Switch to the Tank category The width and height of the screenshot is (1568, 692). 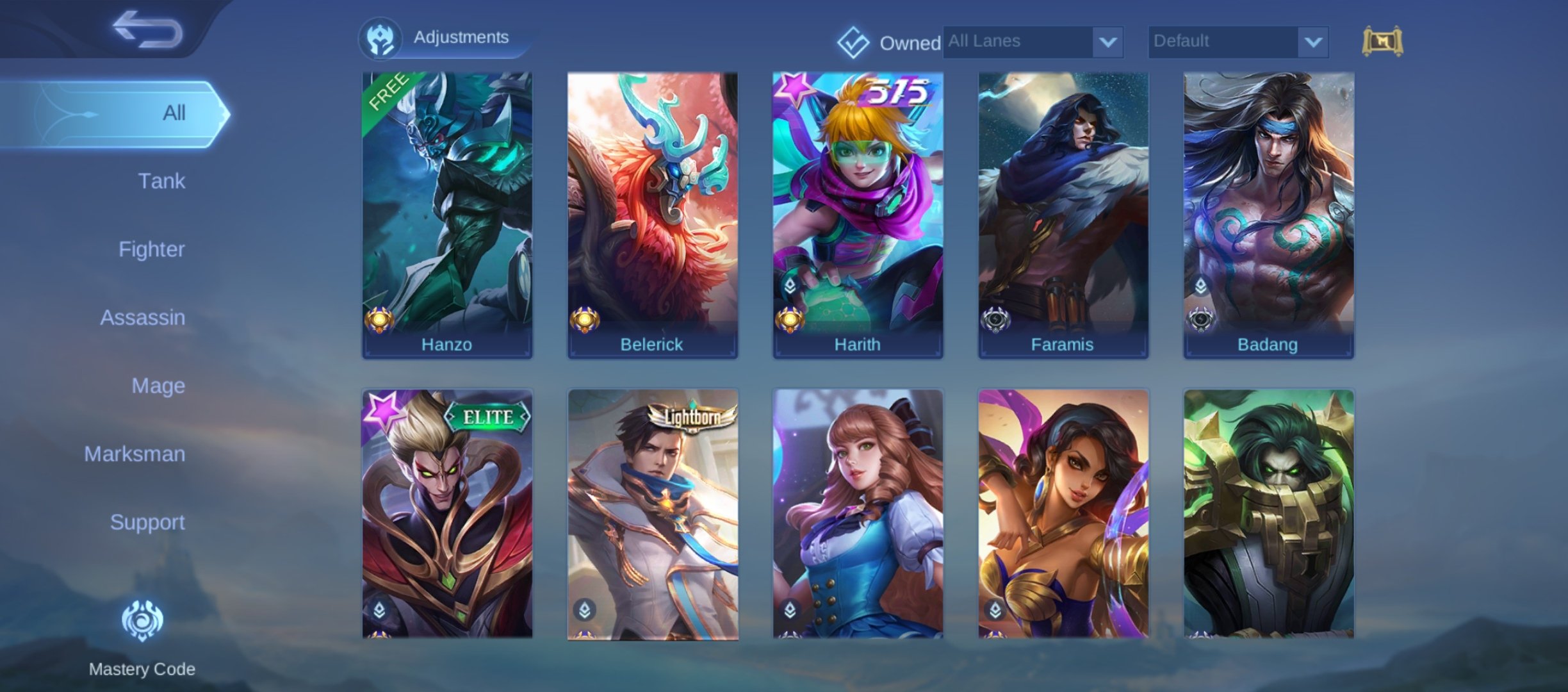pyautogui.click(x=161, y=181)
